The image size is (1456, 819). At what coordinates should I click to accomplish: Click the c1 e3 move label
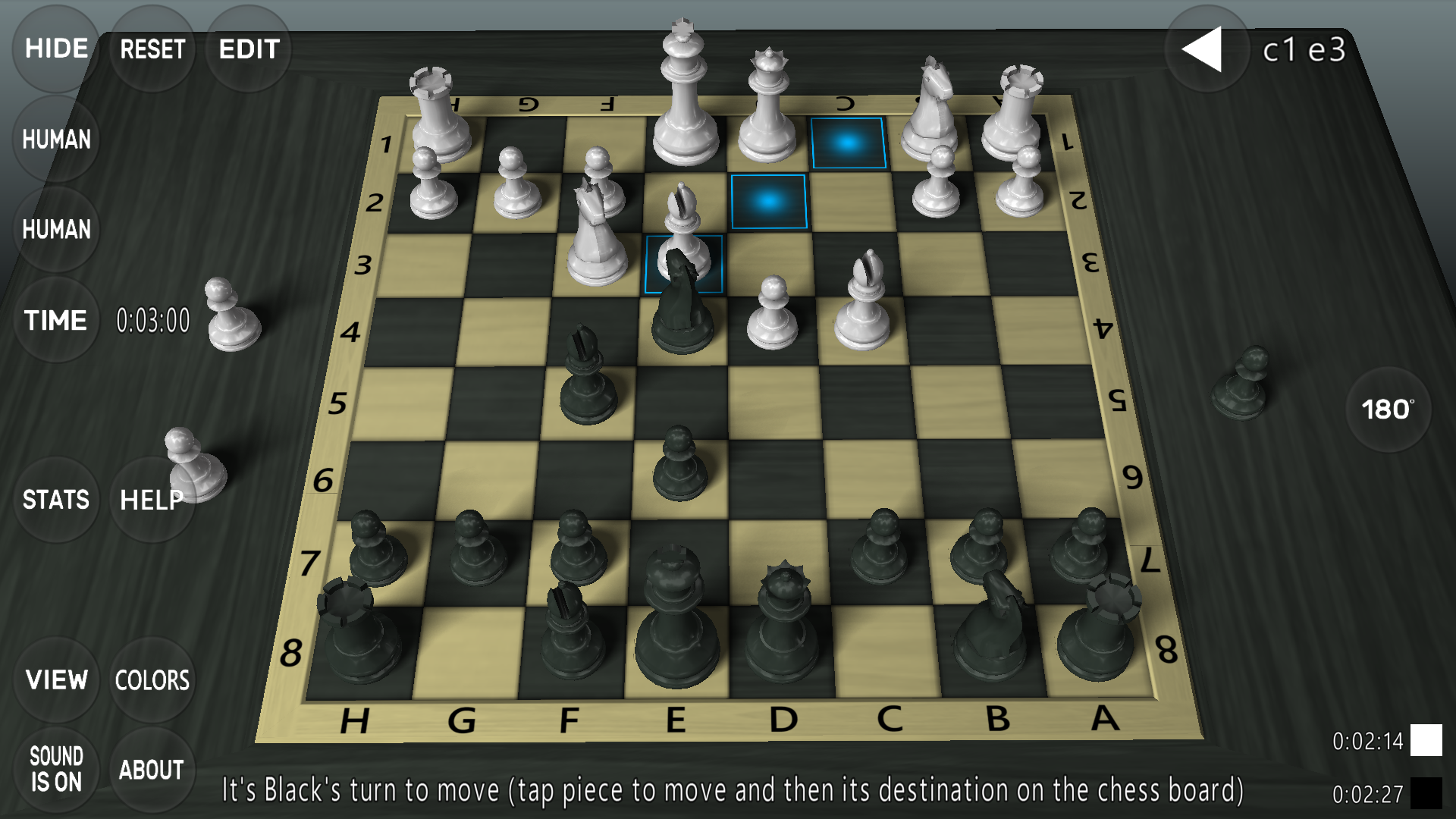coord(1304,49)
